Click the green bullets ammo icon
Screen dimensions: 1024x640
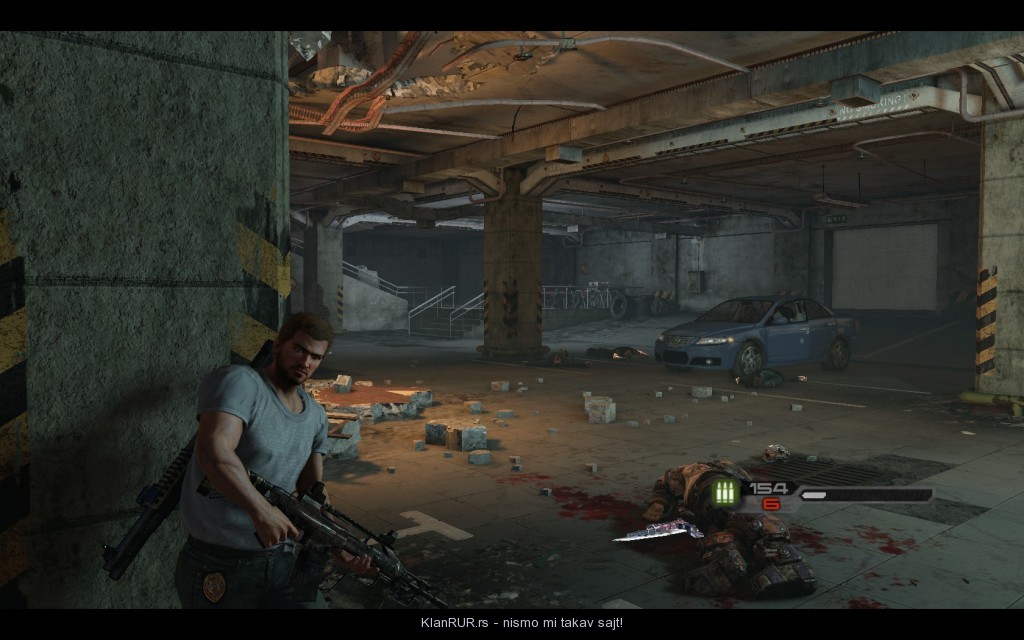pos(726,494)
